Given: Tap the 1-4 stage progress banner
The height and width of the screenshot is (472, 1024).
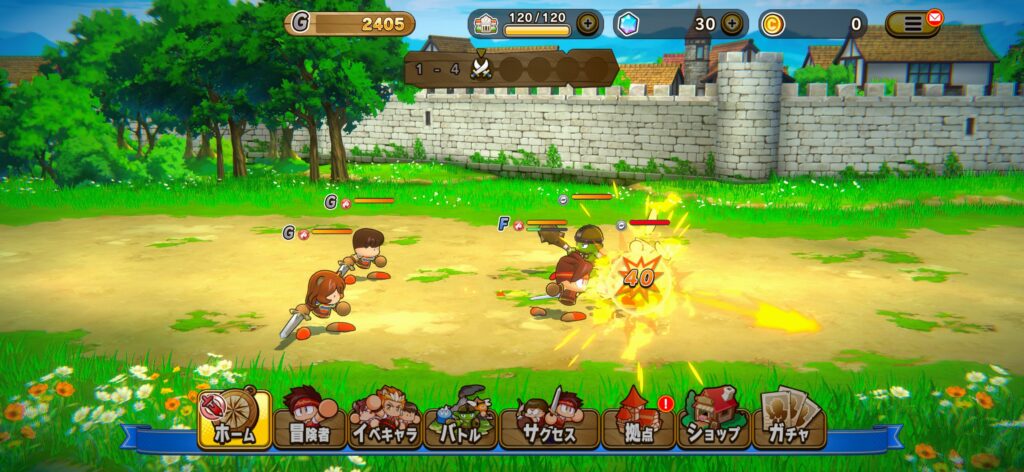Looking at the screenshot, I should tap(510, 68).
